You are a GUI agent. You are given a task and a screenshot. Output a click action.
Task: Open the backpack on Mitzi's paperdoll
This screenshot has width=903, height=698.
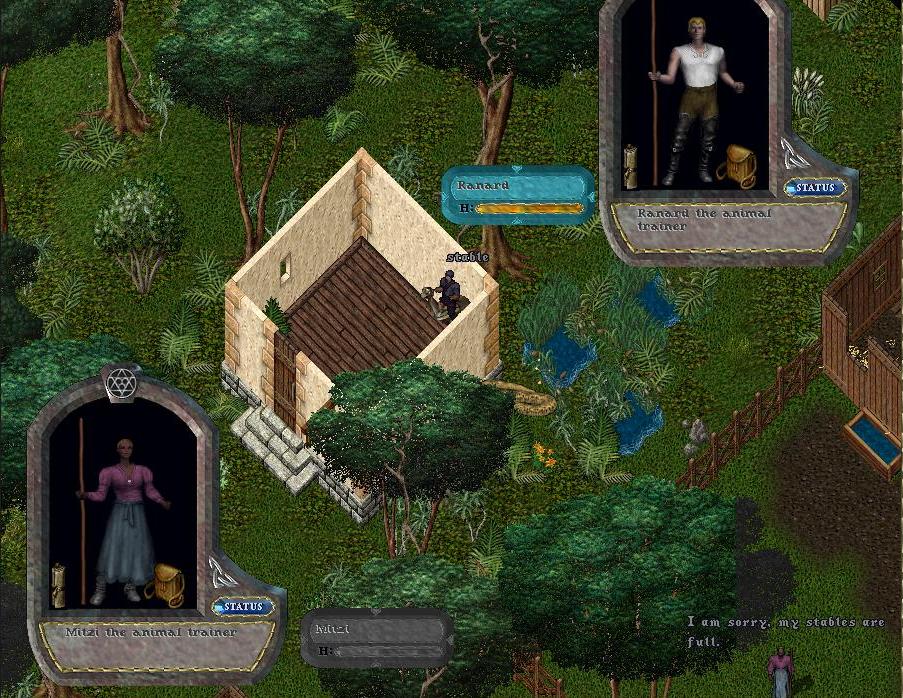[165, 585]
